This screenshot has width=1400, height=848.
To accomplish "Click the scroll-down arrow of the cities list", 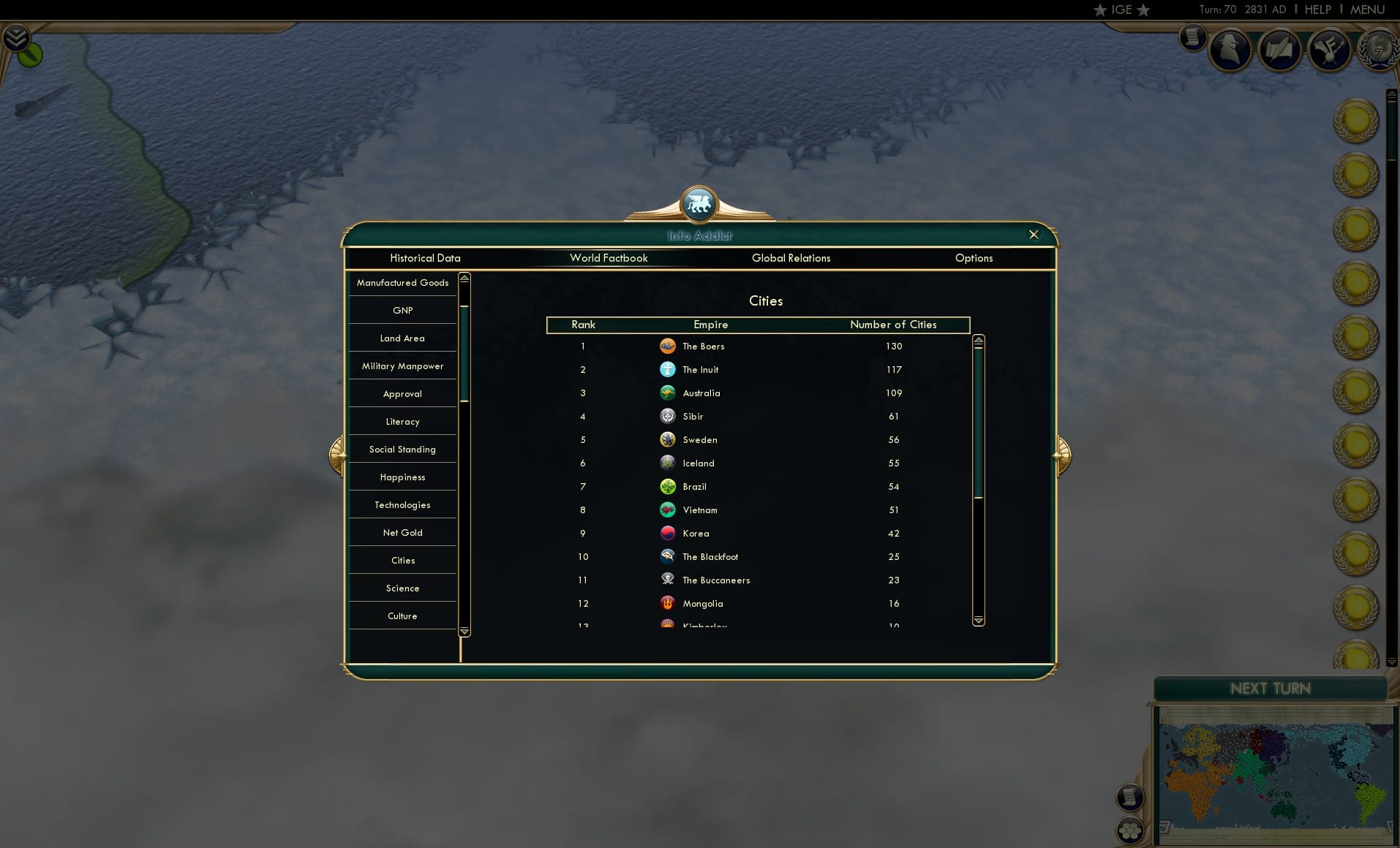I will coord(979,620).
